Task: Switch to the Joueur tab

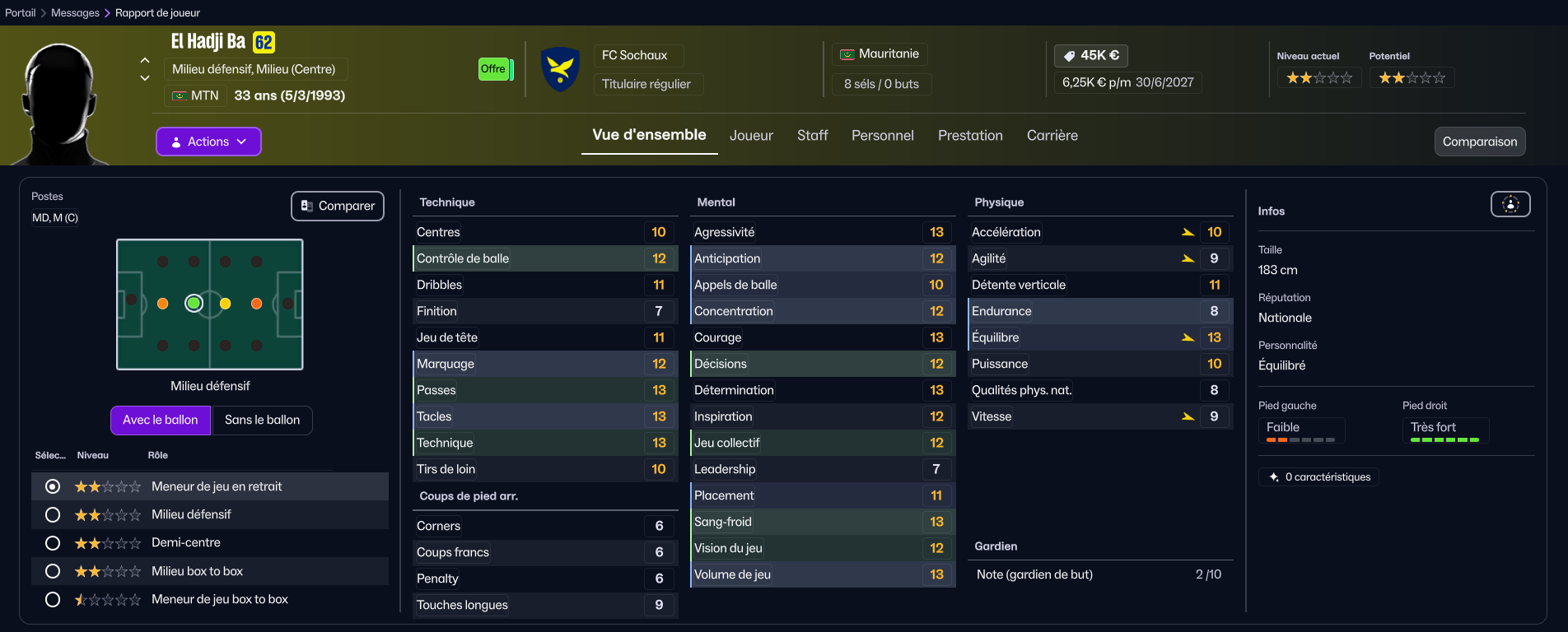Action: click(x=751, y=136)
